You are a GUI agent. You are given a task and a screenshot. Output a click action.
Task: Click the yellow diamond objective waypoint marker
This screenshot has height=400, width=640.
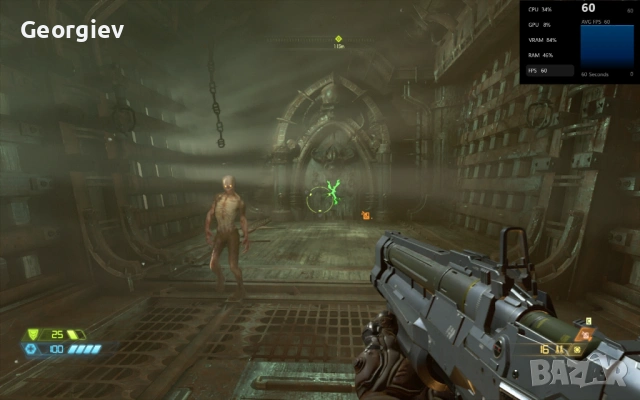[339, 39]
